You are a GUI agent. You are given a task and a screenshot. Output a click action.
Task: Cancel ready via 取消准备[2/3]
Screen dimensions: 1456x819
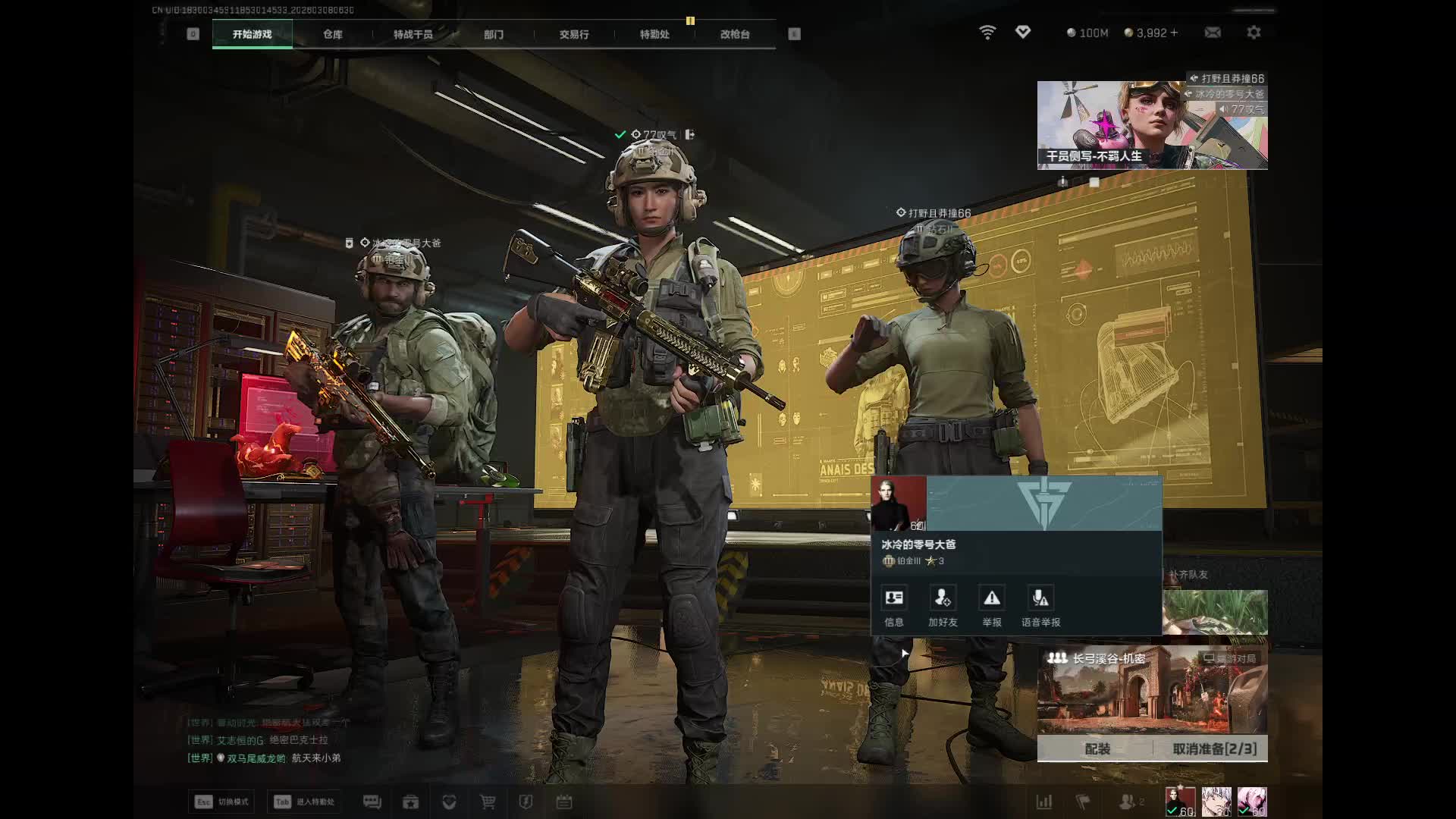tap(1214, 748)
